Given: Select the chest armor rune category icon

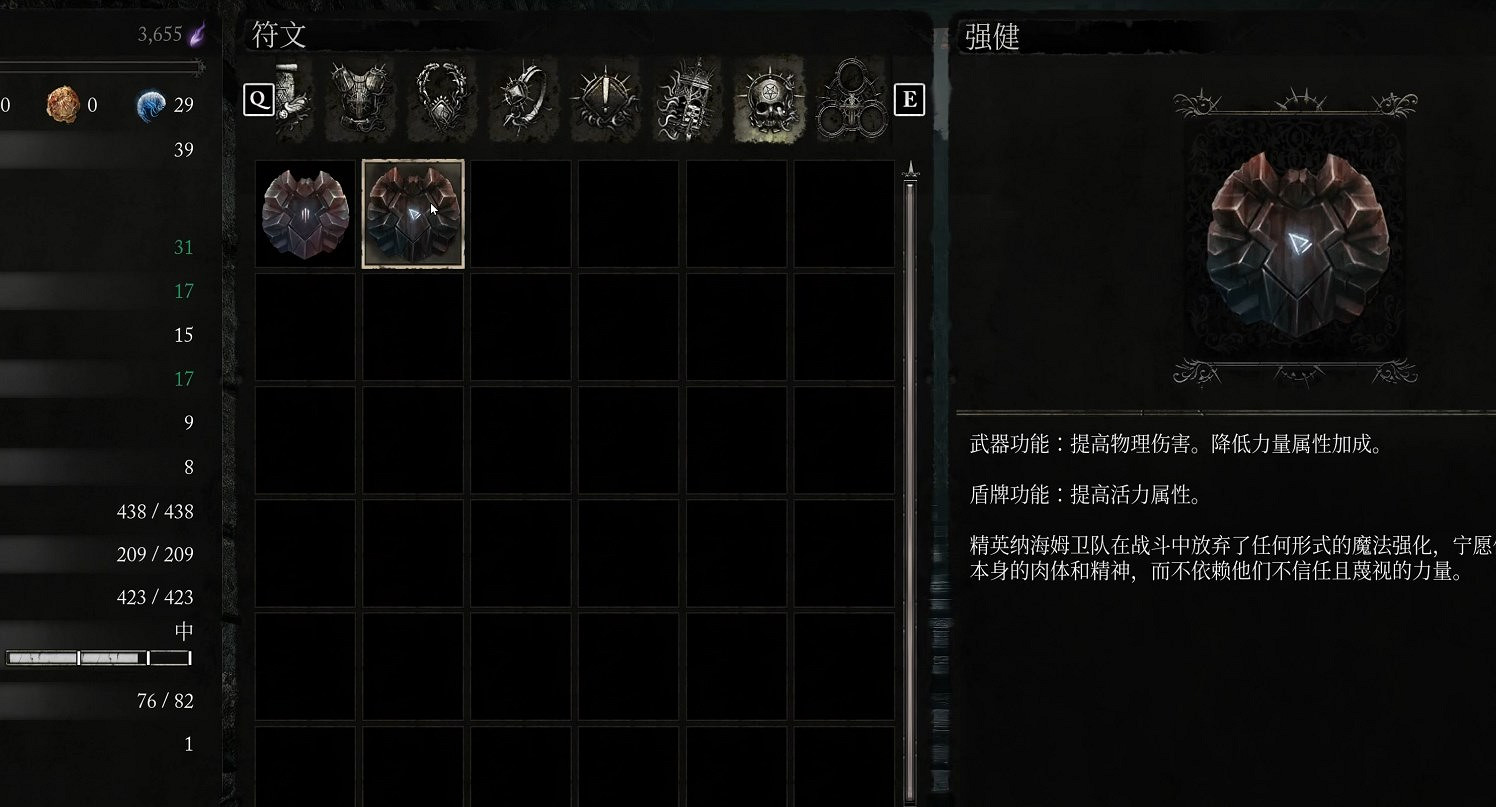Looking at the screenshot, I should point(358,100).
